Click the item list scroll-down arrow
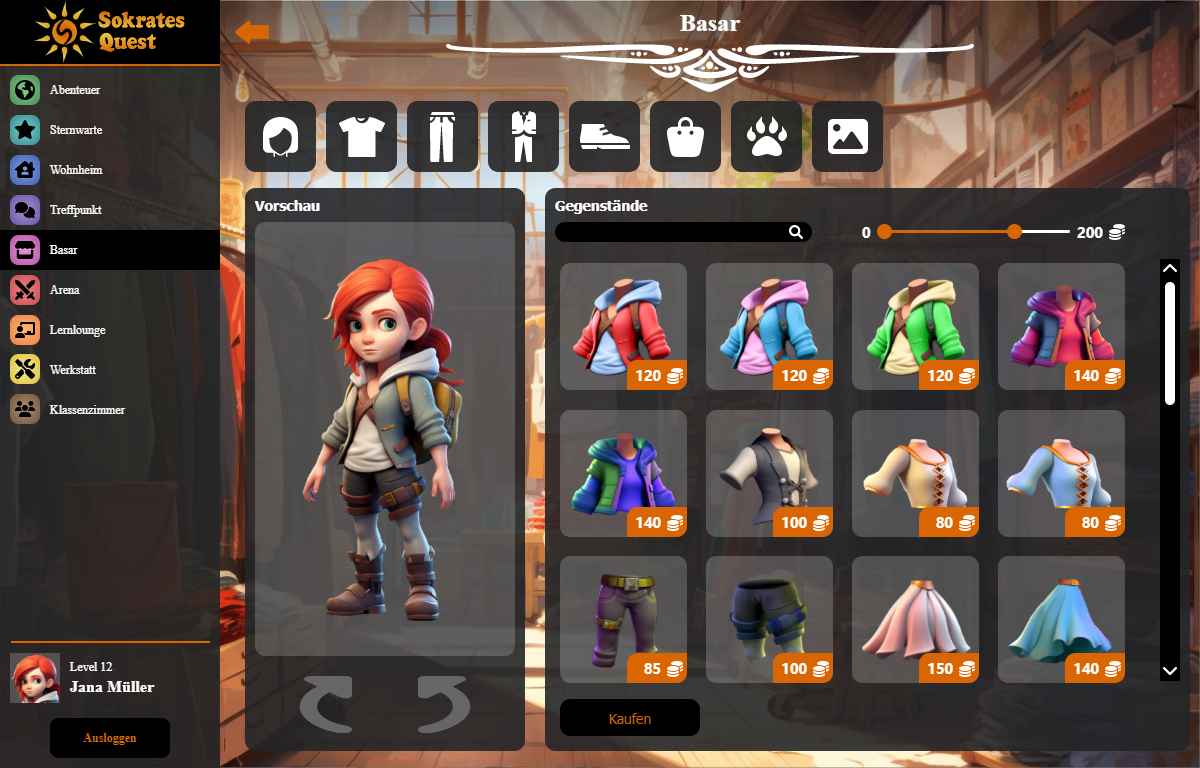Viewport: 1200px width, 768px height. (x=1169, y=670)
